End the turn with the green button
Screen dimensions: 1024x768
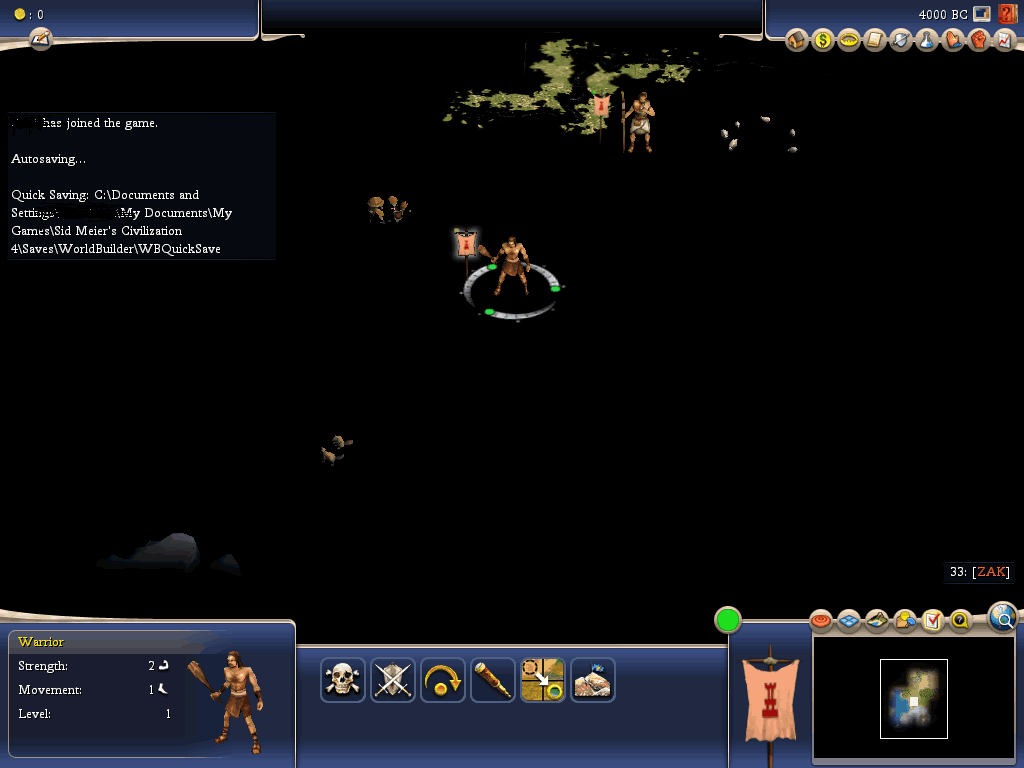(x=728, y=620)
